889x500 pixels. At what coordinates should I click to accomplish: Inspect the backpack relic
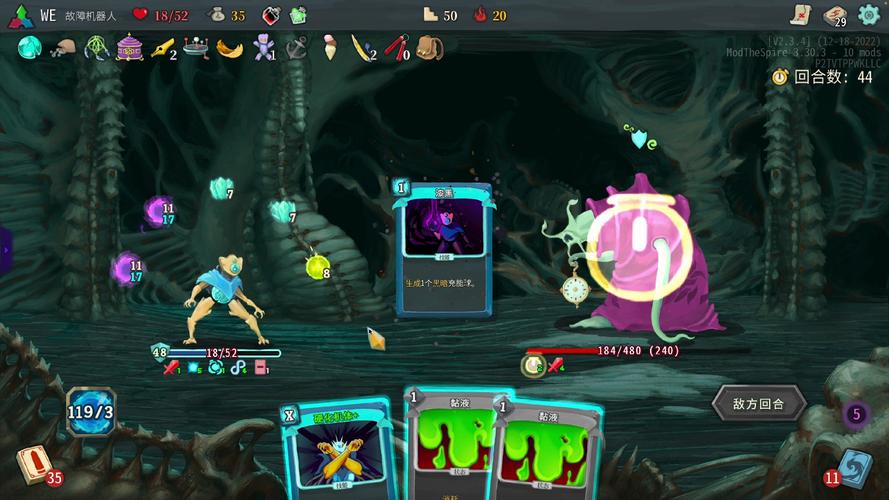(430, 47)
